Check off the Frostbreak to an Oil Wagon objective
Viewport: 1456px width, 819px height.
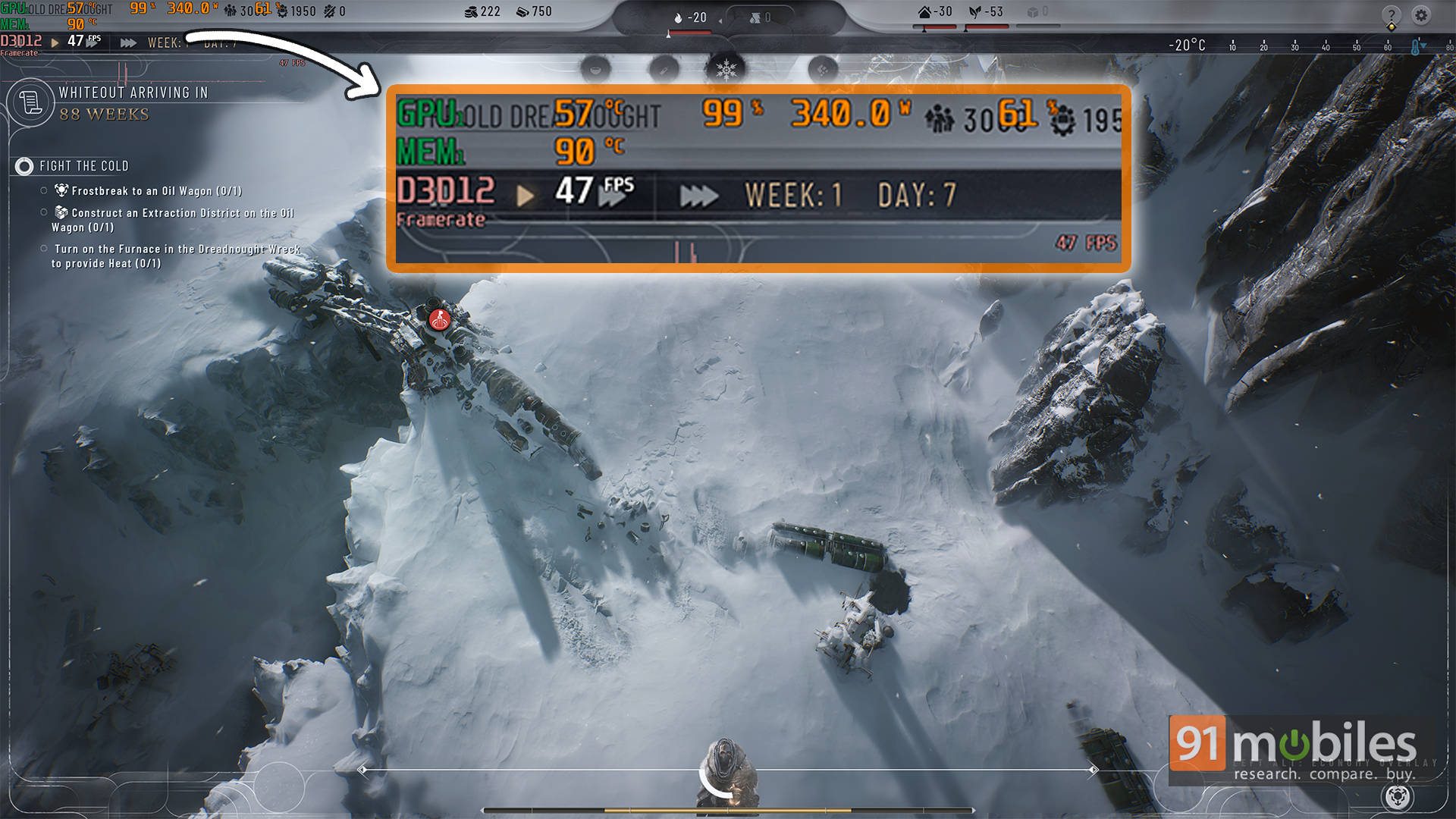coord(43,190)
